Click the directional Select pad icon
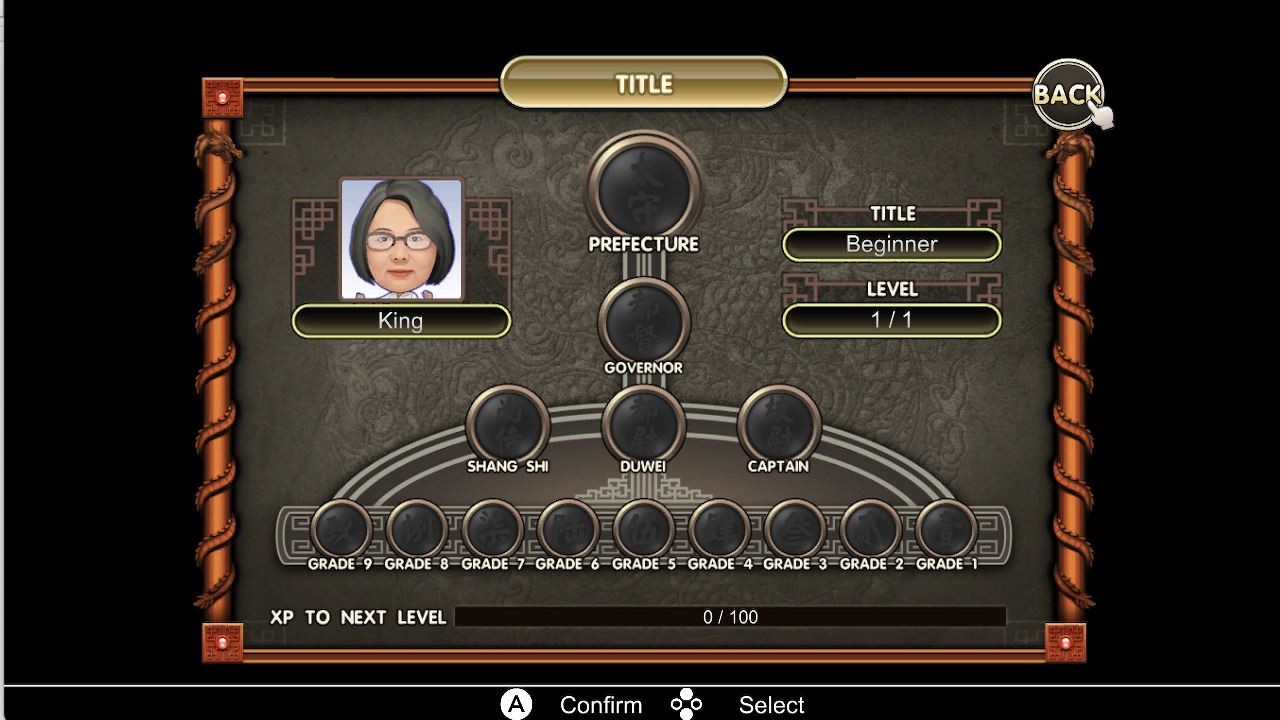Image resolution: width=1280 pixels, height=720 pixels. click(687, 704)
